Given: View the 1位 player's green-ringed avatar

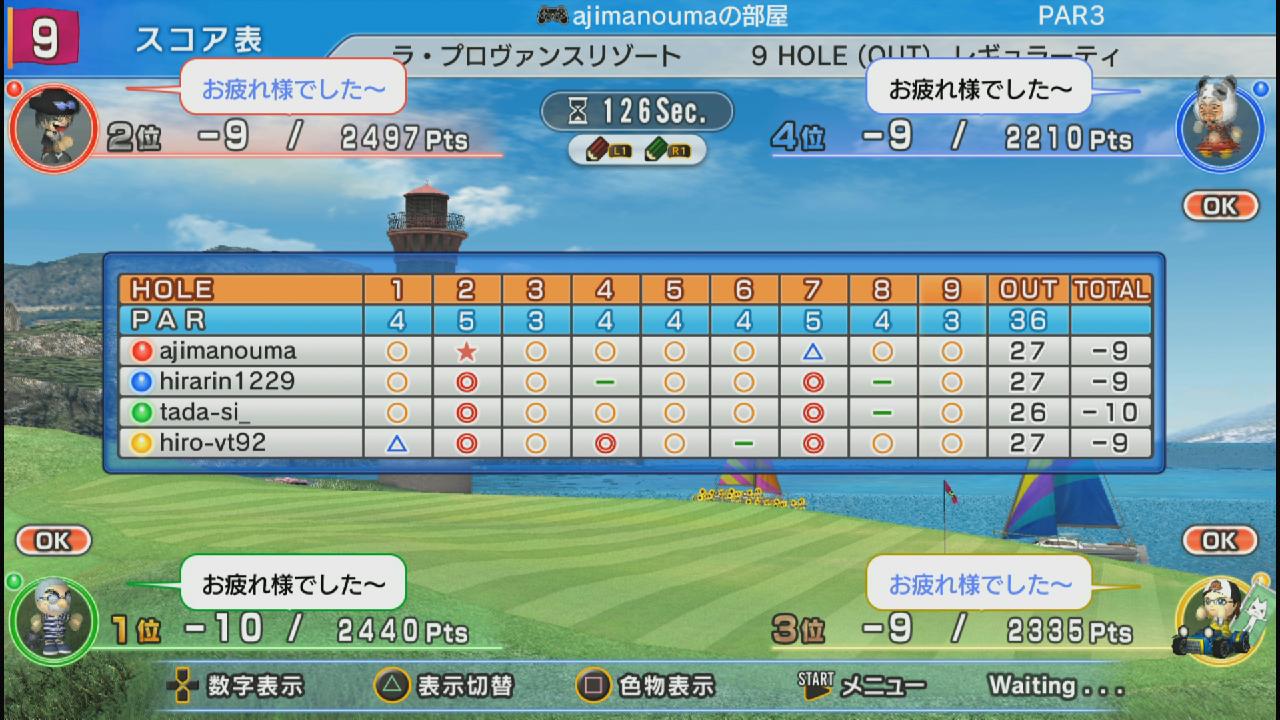Looking at the screenshot, I should coord(53,620).
